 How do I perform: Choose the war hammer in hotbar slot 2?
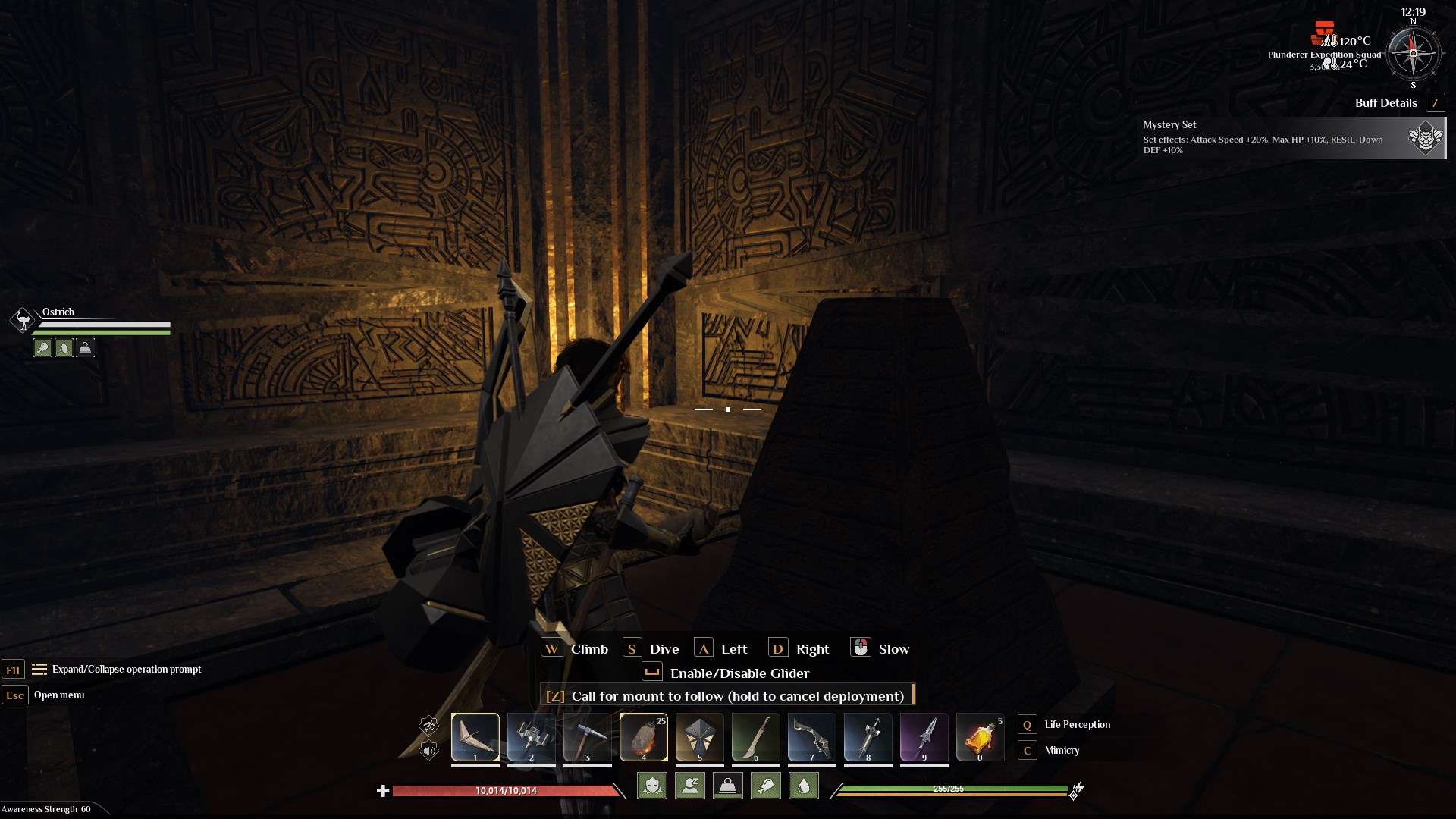point(532,736)
